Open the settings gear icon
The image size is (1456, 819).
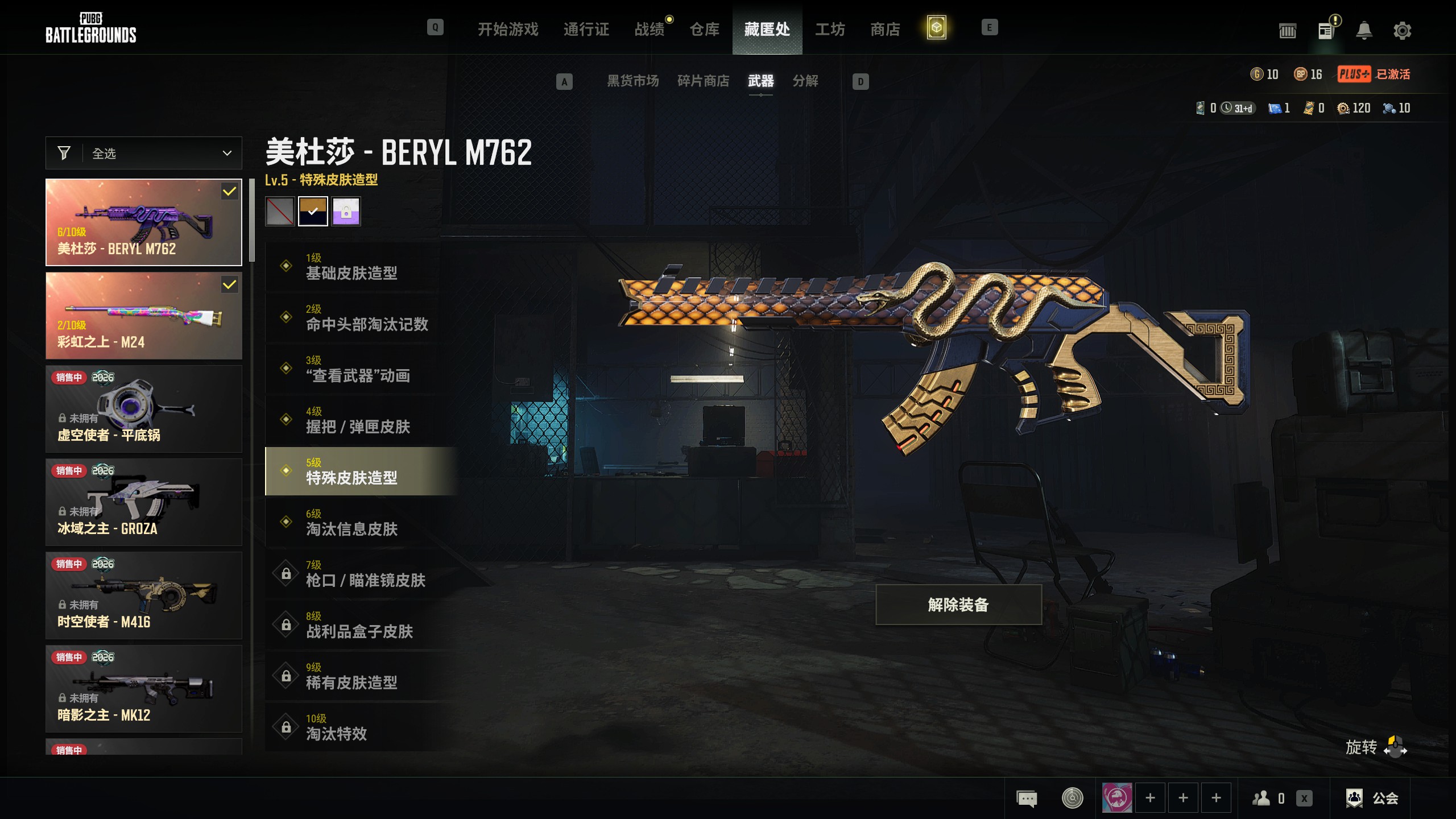(x=1402, y=31)
